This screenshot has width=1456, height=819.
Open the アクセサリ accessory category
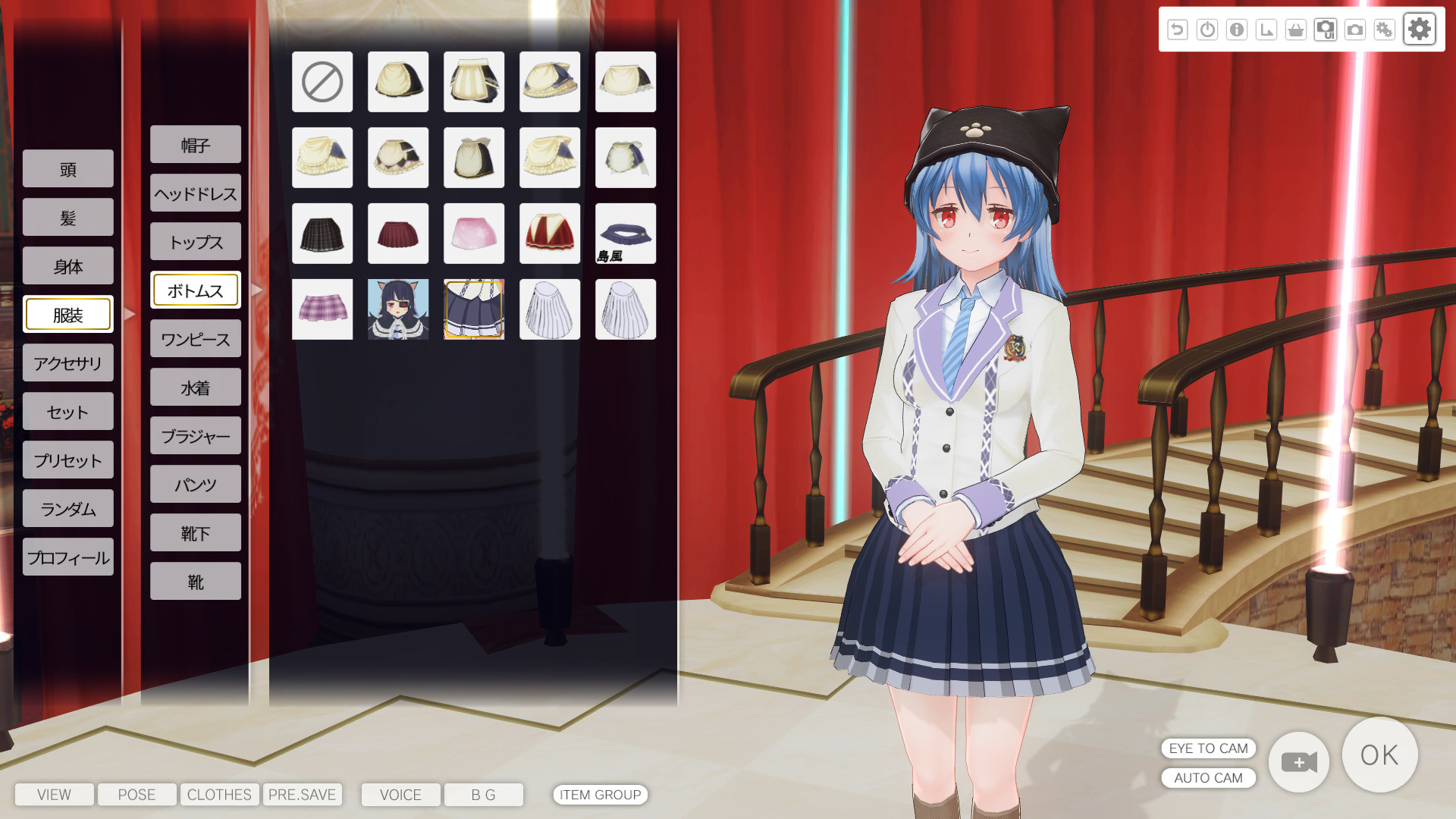coord(68,363)
